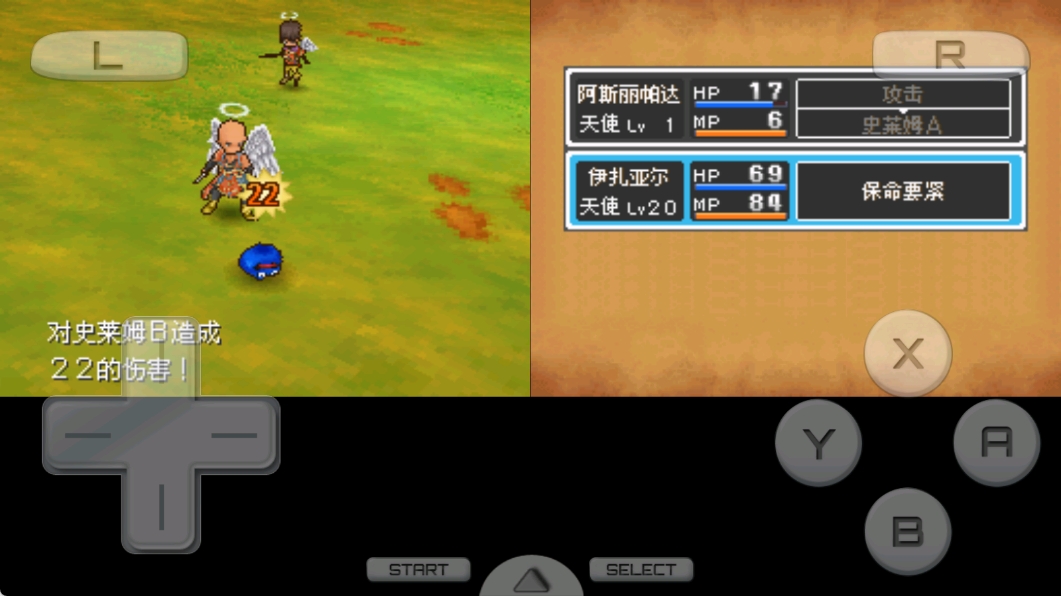The image size is (1061, 596).
Task: Tap the L shoulder button
Action: pyautogui.click(x=108, y=56)
